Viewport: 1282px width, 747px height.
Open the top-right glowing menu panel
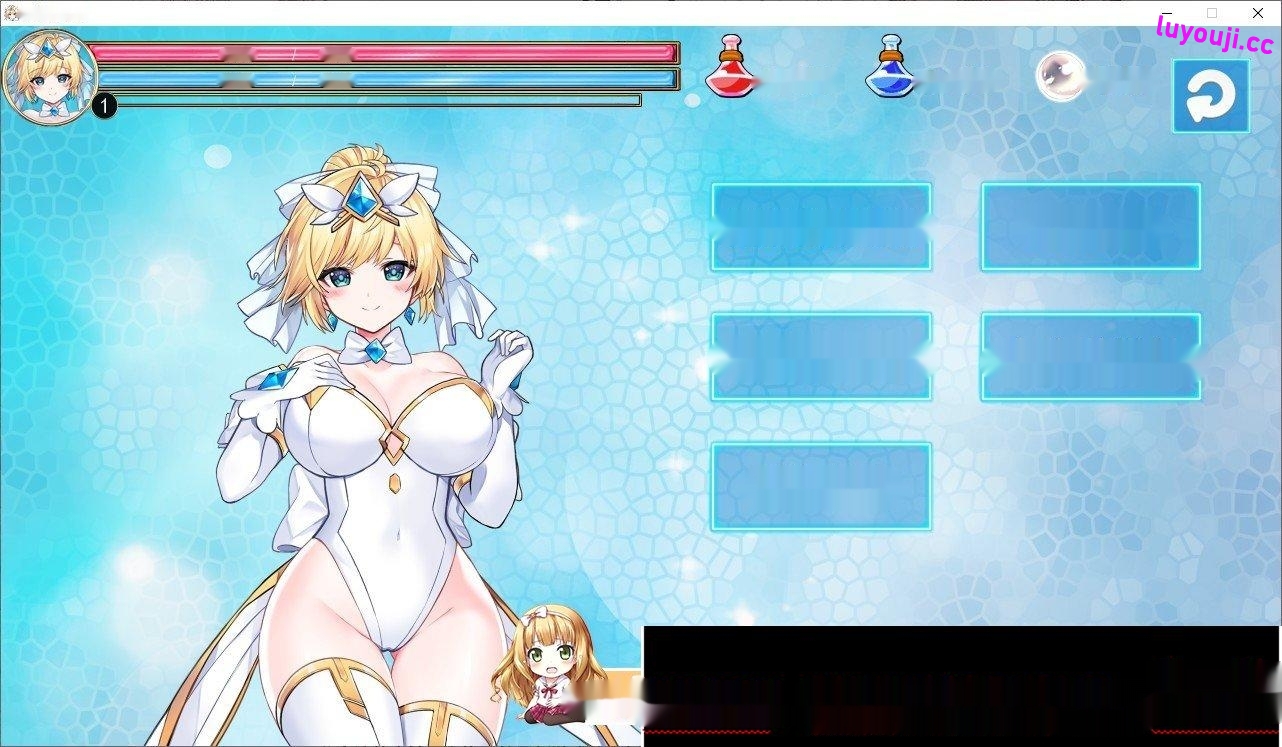[x=1091, y=227]
